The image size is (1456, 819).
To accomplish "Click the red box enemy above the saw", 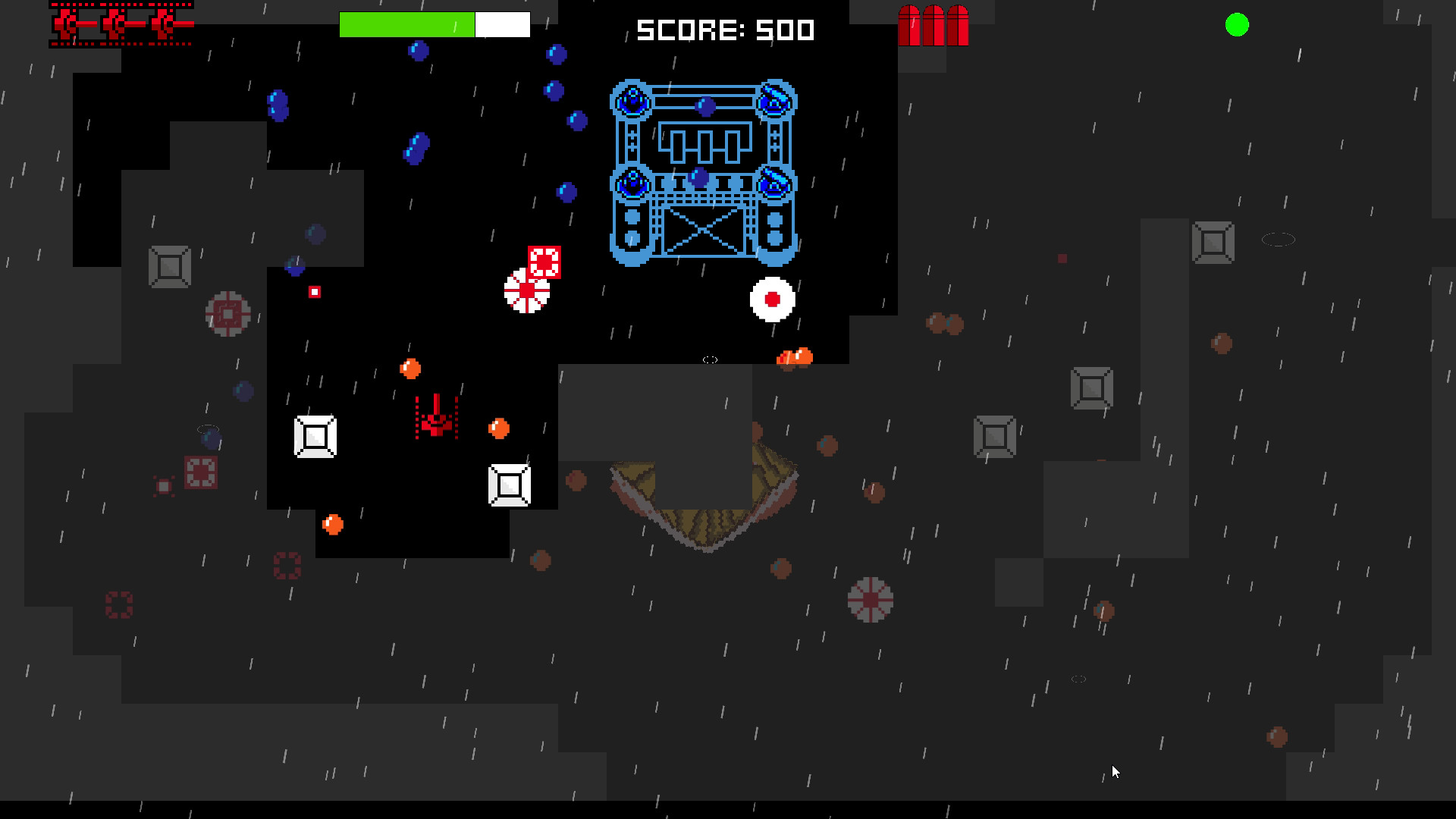I will pyautogui.click(x=544, y=262).
